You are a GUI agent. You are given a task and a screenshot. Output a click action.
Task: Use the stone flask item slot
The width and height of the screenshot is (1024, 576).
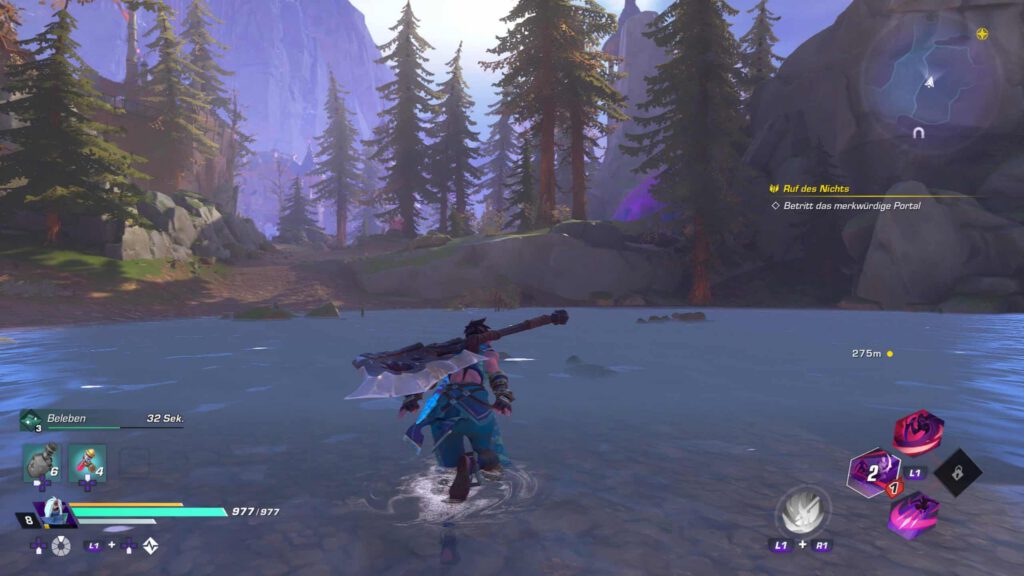tap(41, 461)
